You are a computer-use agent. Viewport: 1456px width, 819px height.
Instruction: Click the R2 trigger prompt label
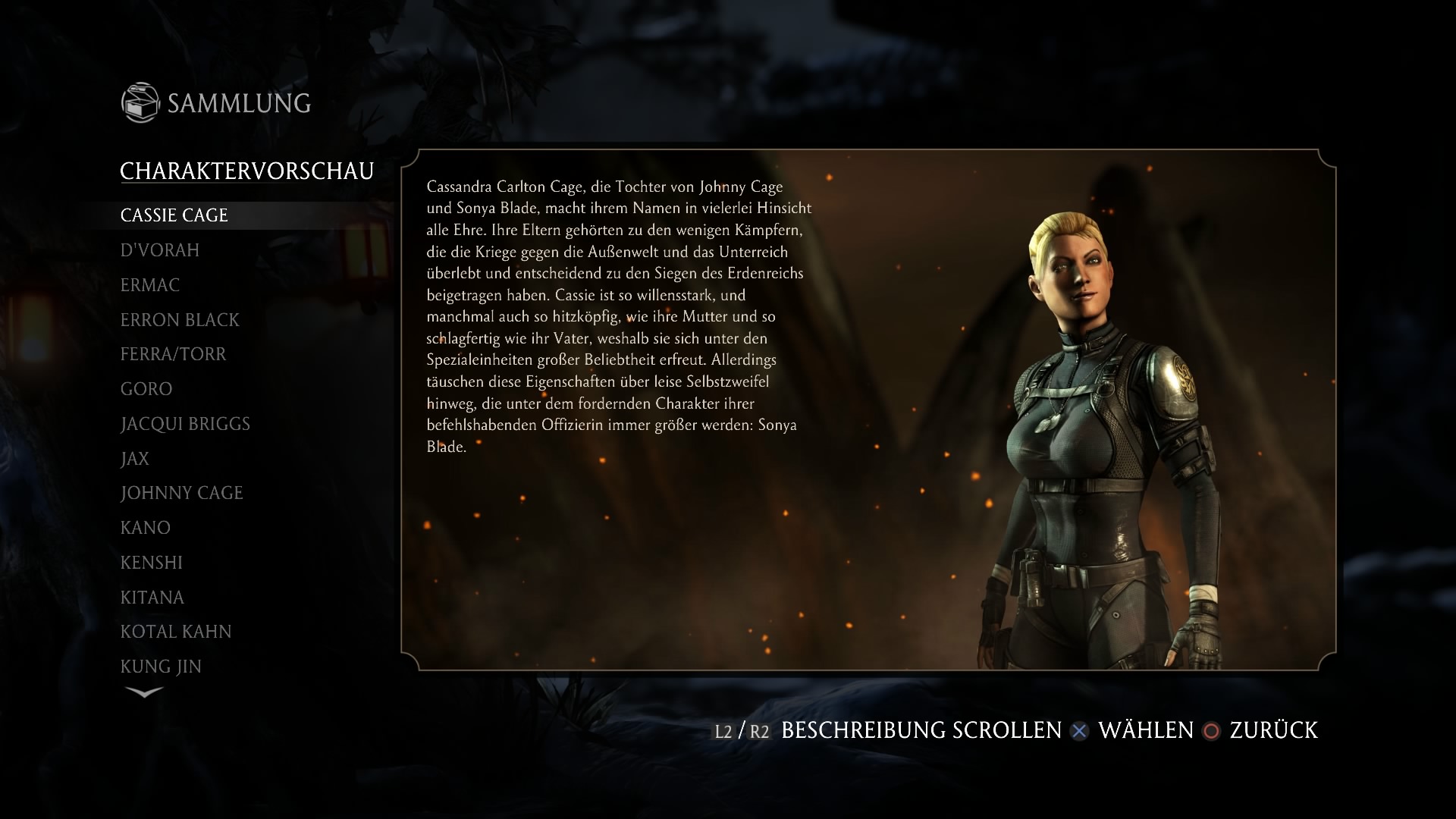point(760,732)
